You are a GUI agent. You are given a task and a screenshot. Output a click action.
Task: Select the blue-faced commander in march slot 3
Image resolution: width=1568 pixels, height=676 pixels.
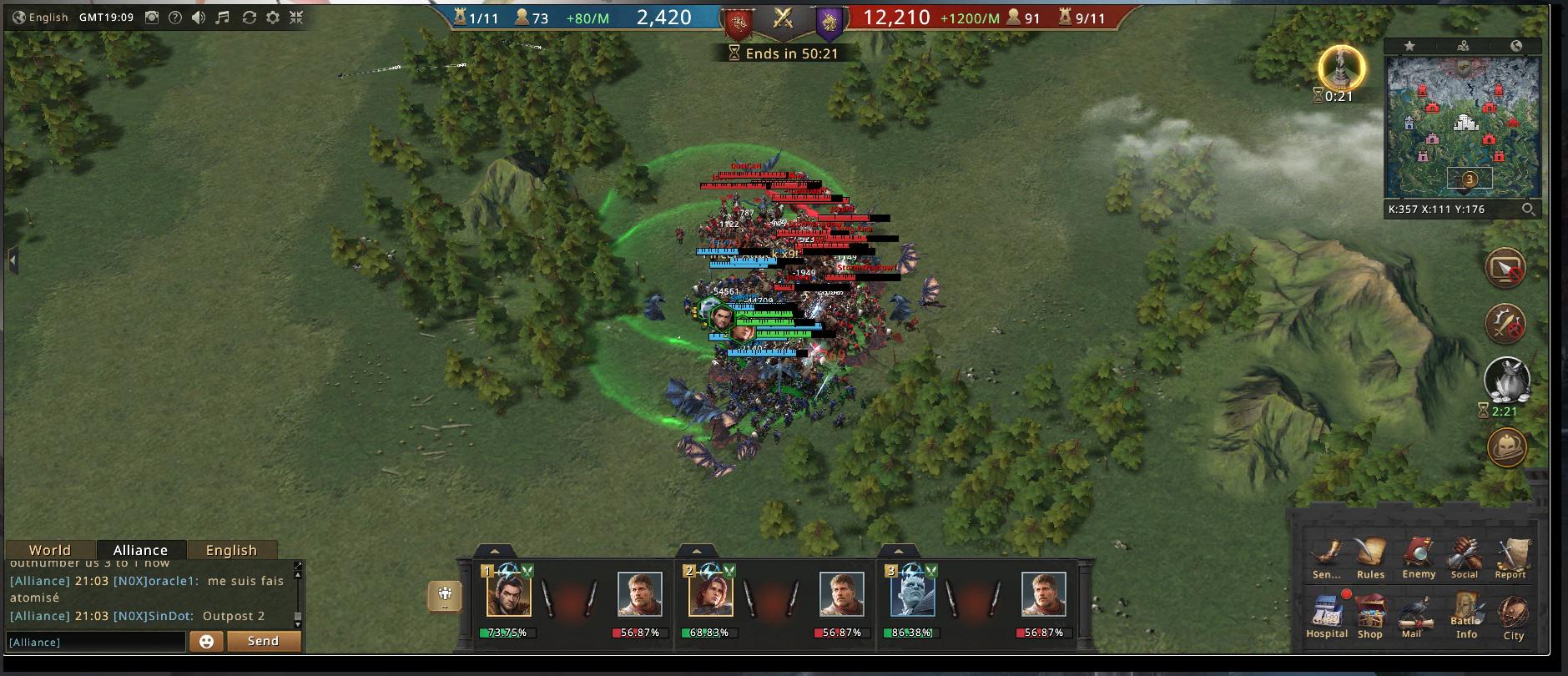click(x=912, y=593)
